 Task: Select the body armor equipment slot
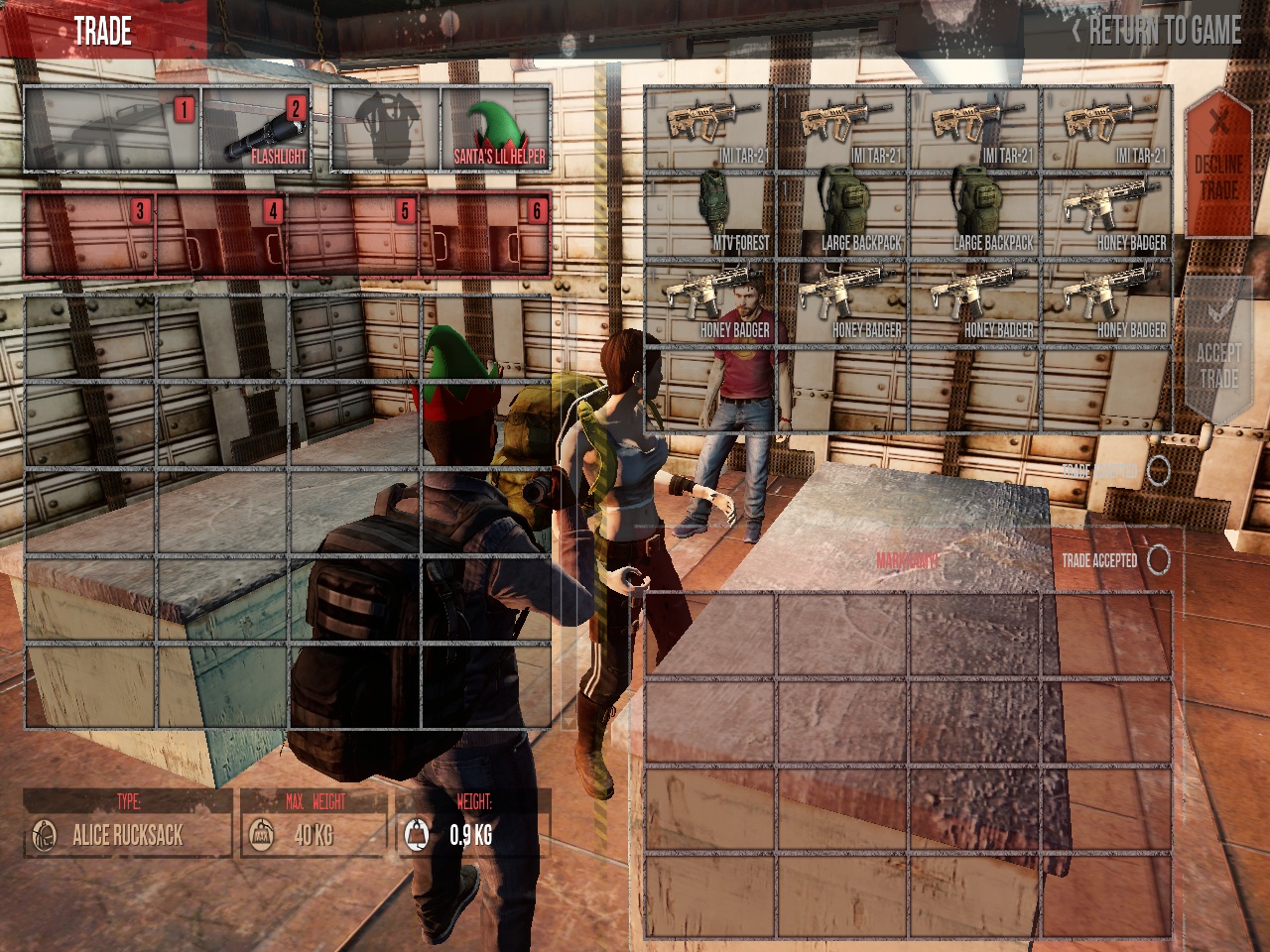point(385,130)
